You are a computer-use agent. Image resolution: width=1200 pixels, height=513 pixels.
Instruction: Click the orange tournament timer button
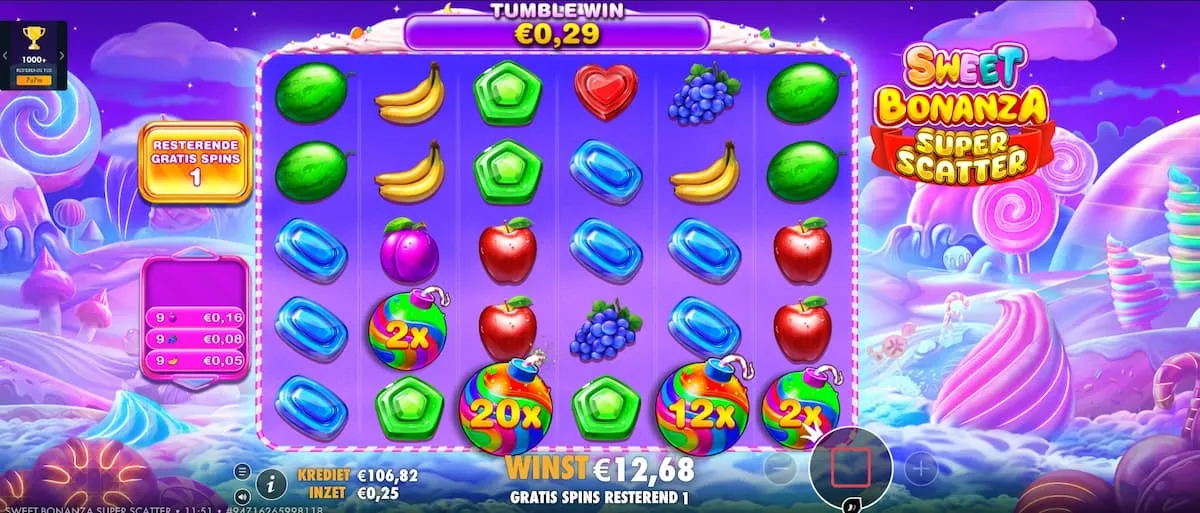click(33, 79)
